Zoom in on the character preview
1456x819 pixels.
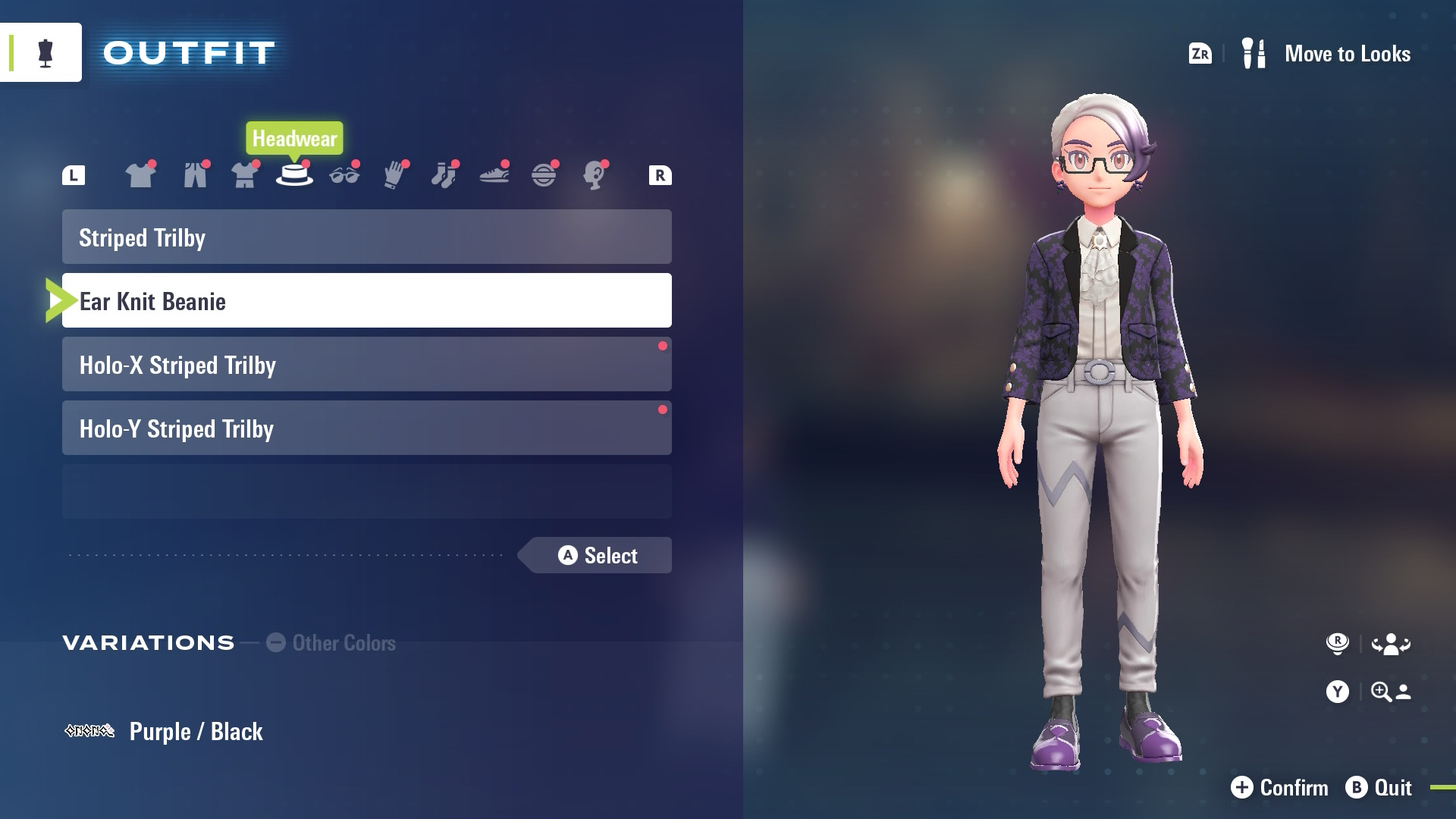tap(1369, 692)
